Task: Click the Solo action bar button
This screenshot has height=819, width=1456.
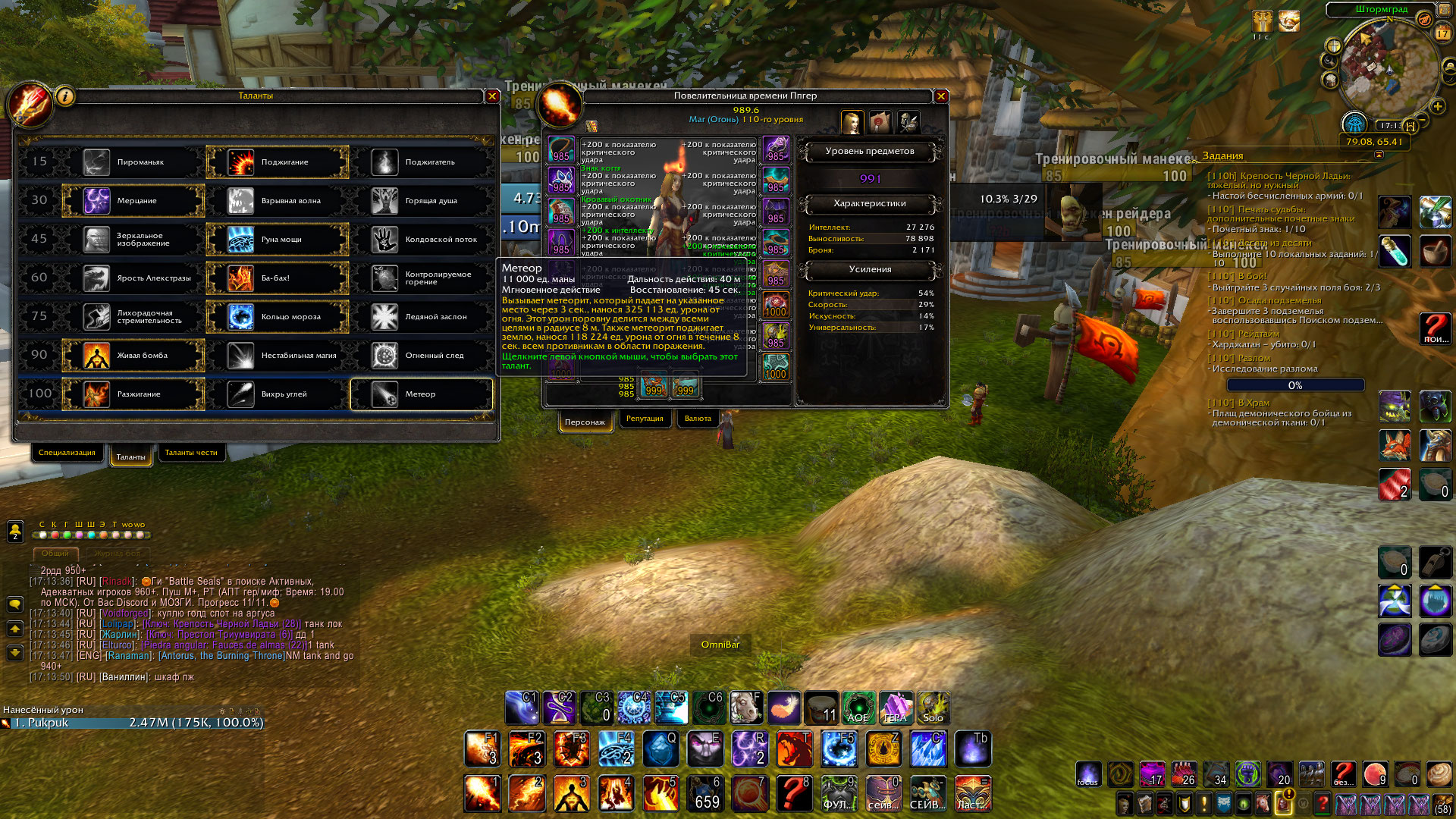Action: tap(933, 708)
